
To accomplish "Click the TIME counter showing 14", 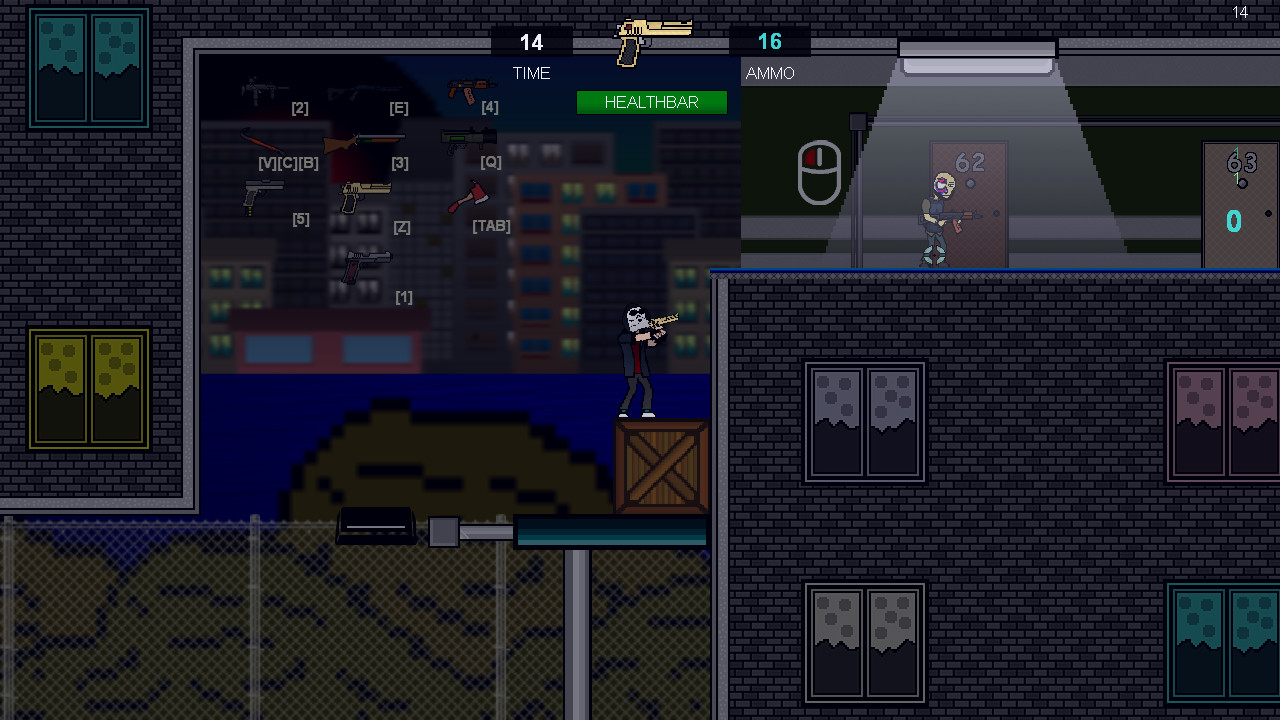I will pos(531,43).
